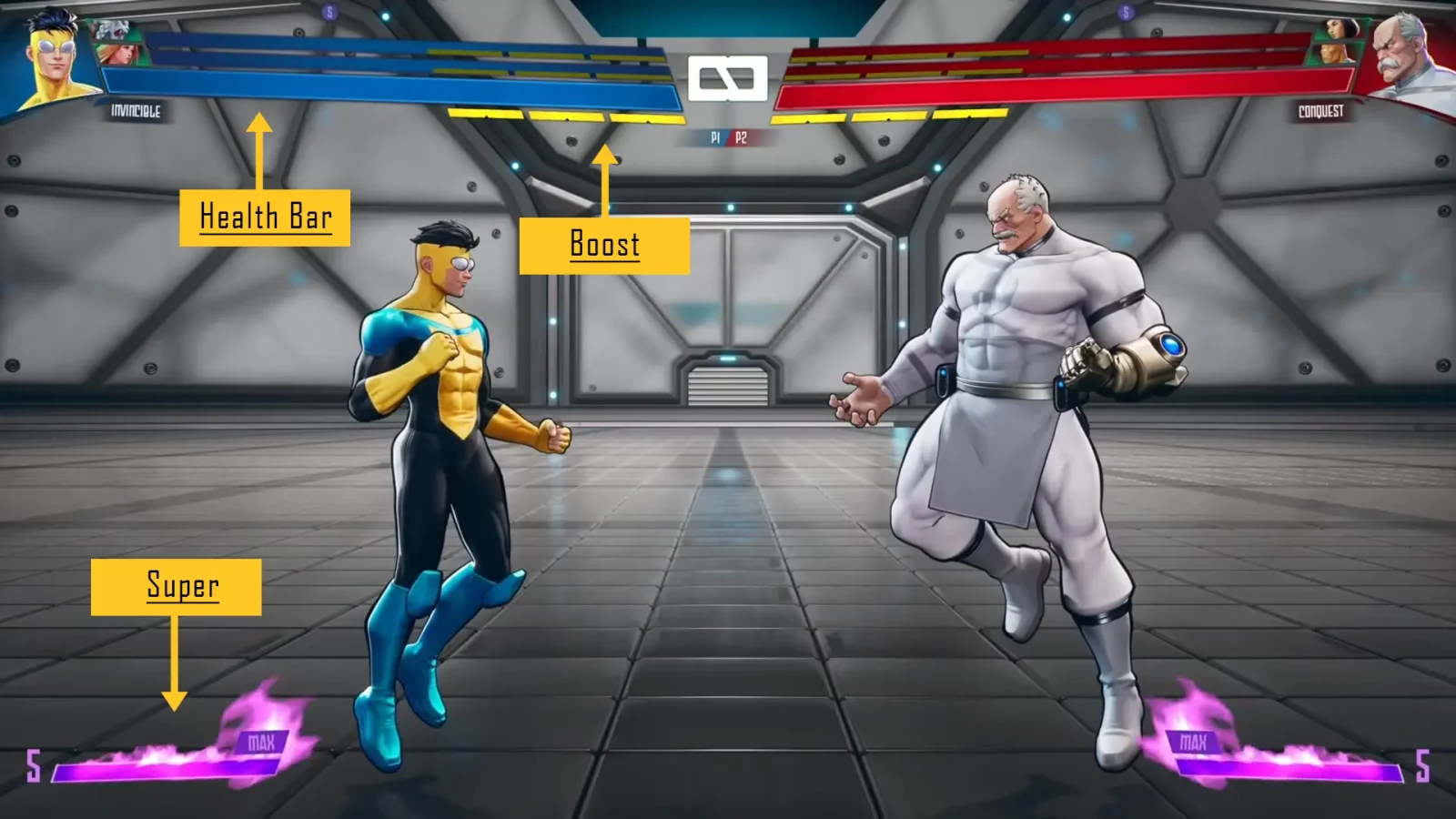Select Conquest's first assist portrait
Viewport: 1456px width, 819px height.
tap(1338, 29)
